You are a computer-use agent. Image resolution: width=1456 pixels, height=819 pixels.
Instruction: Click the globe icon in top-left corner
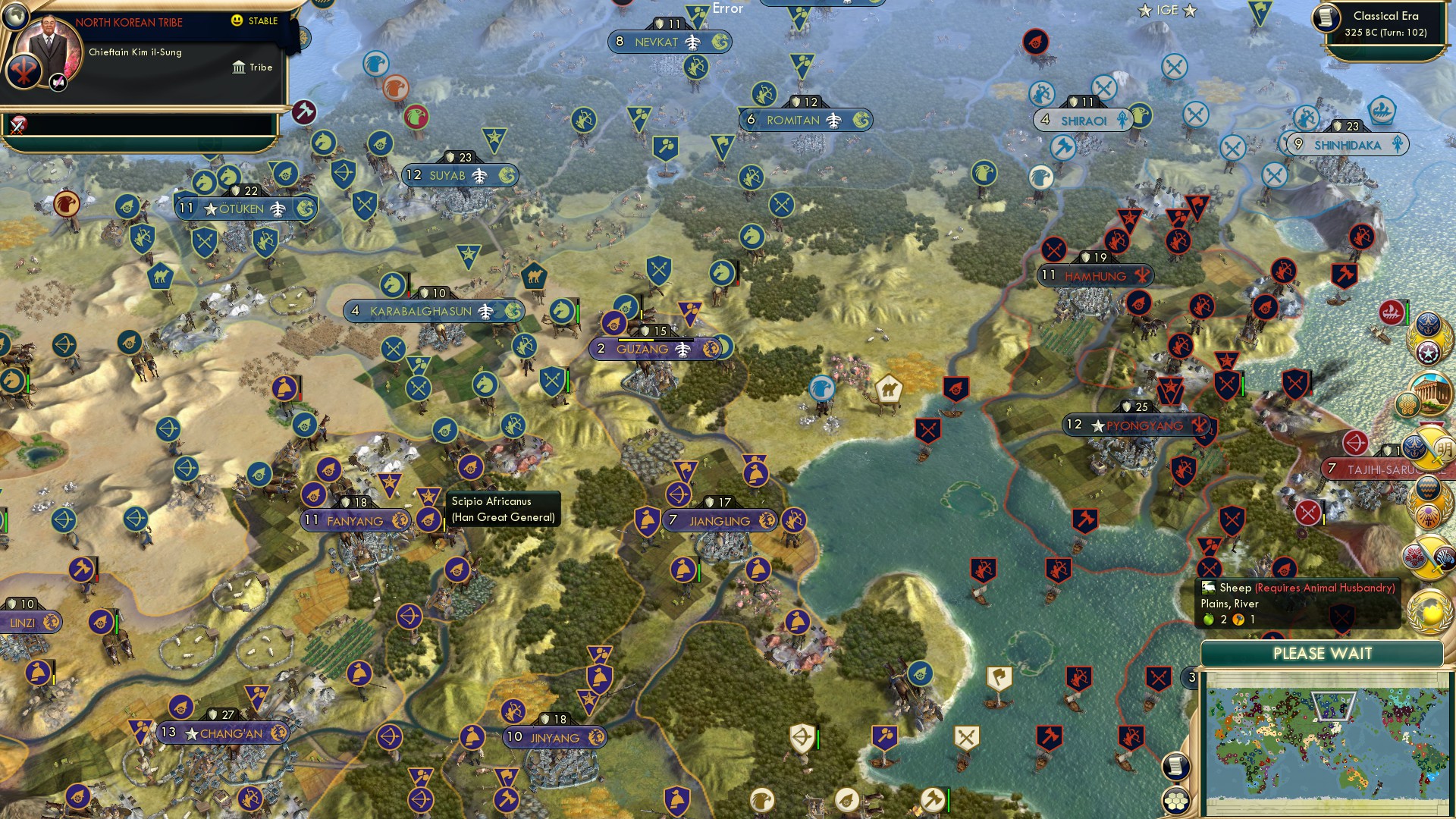pyautogui.click(x=14, y=19)
